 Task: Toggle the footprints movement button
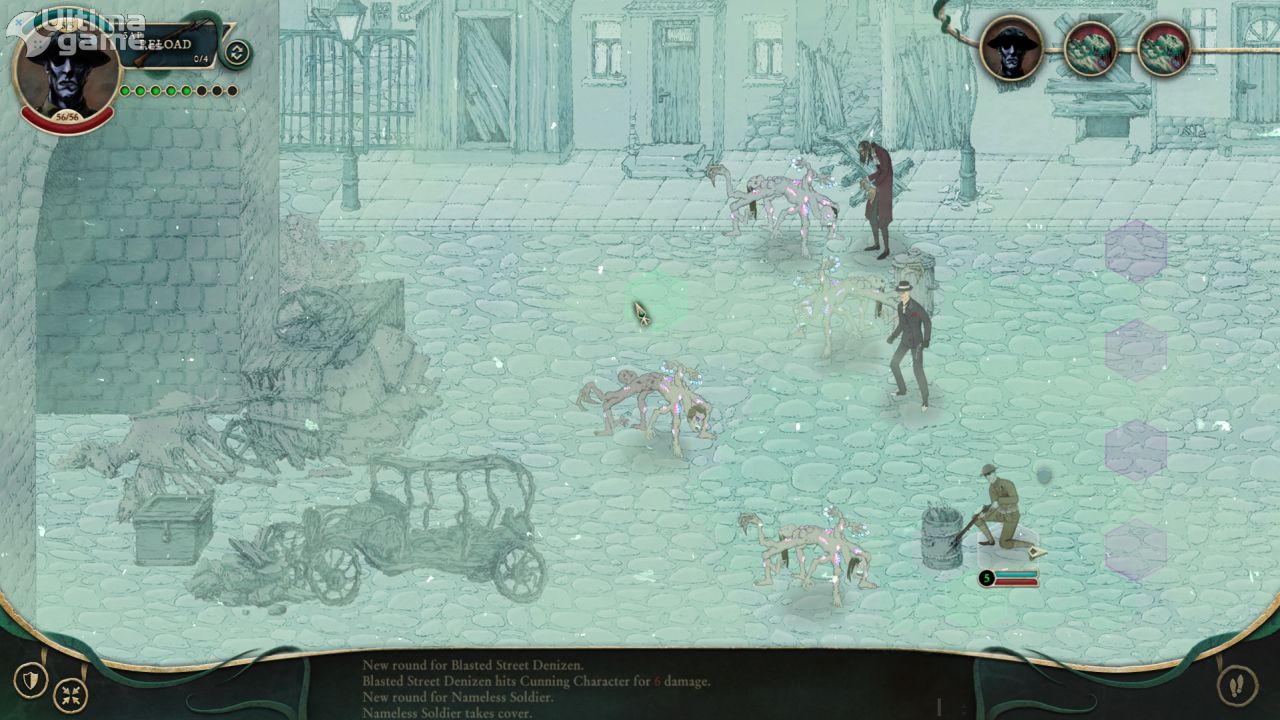pyautogui.click(x=1237, y=685)
